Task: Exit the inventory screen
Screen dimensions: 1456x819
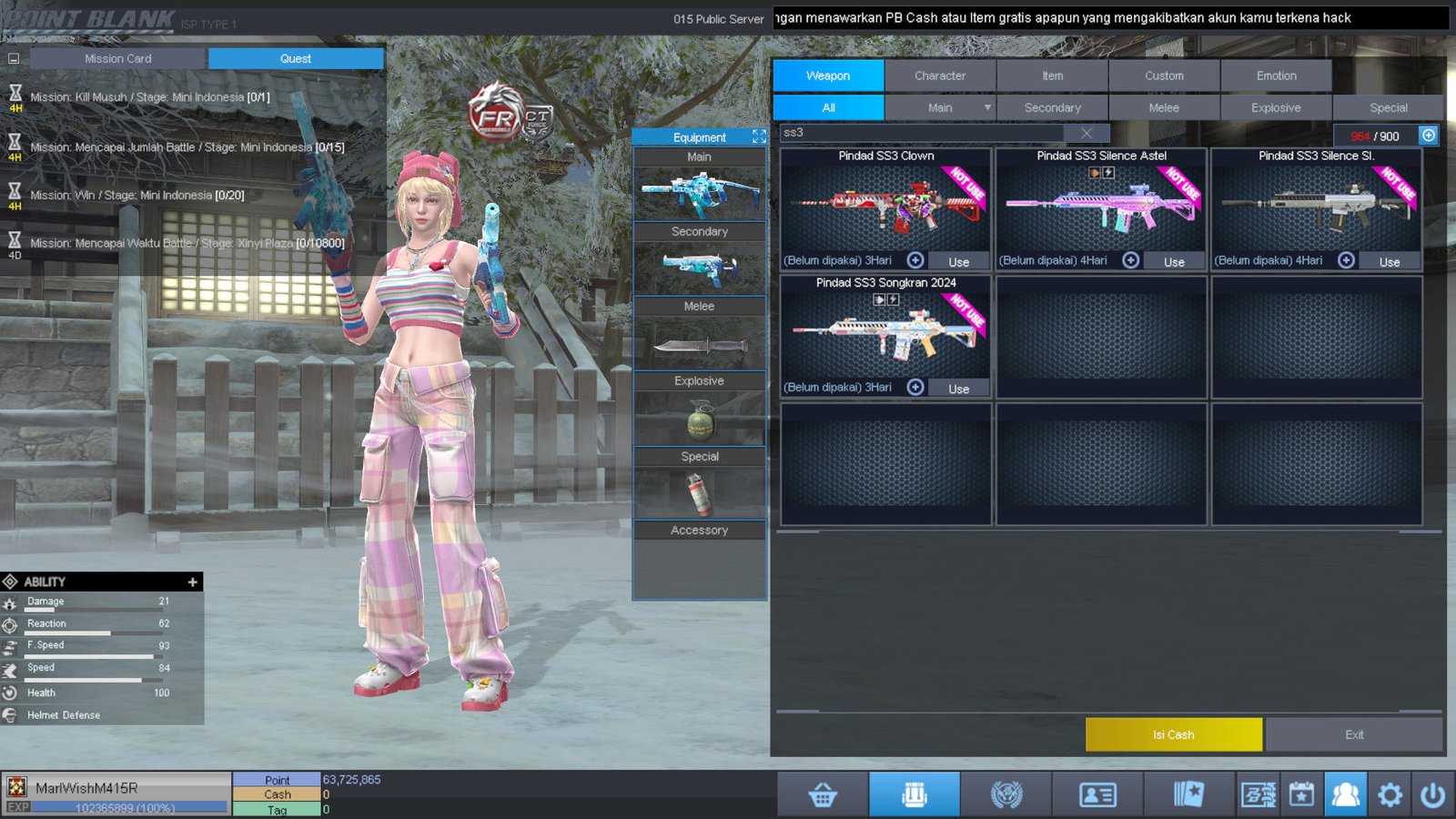Action: tap(1353, 734)
